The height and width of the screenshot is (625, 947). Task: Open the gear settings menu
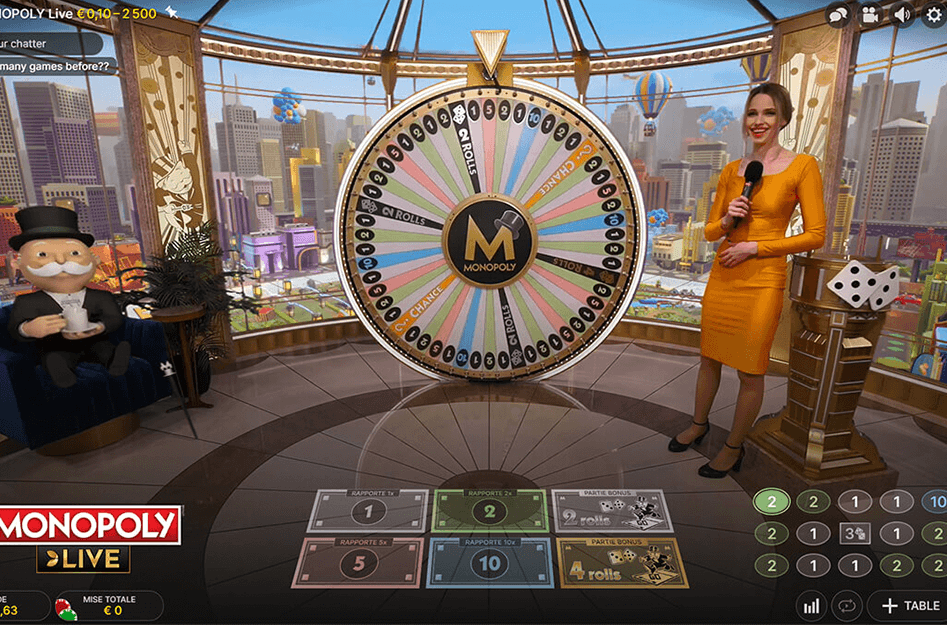pos(934,14)
